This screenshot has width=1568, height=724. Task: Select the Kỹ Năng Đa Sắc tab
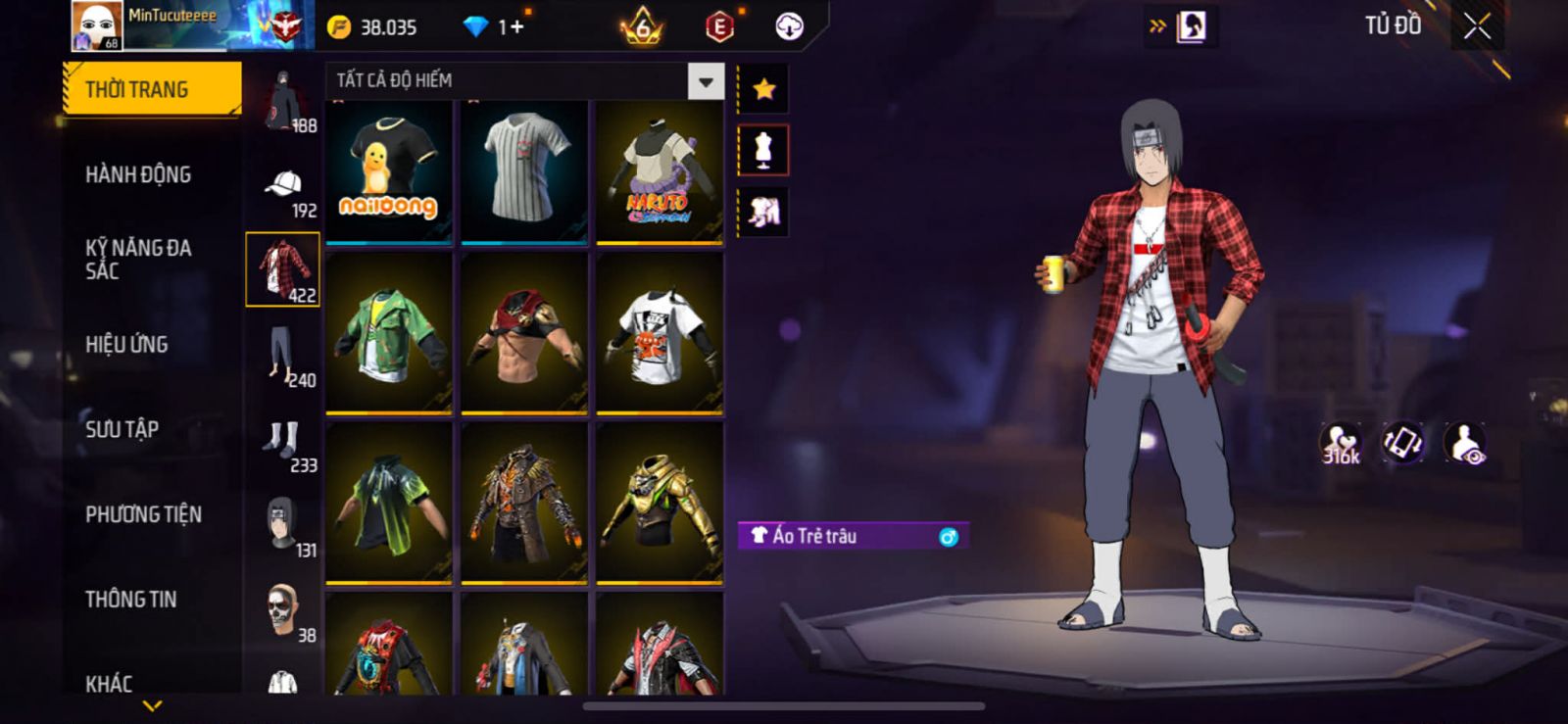point(138,260)
